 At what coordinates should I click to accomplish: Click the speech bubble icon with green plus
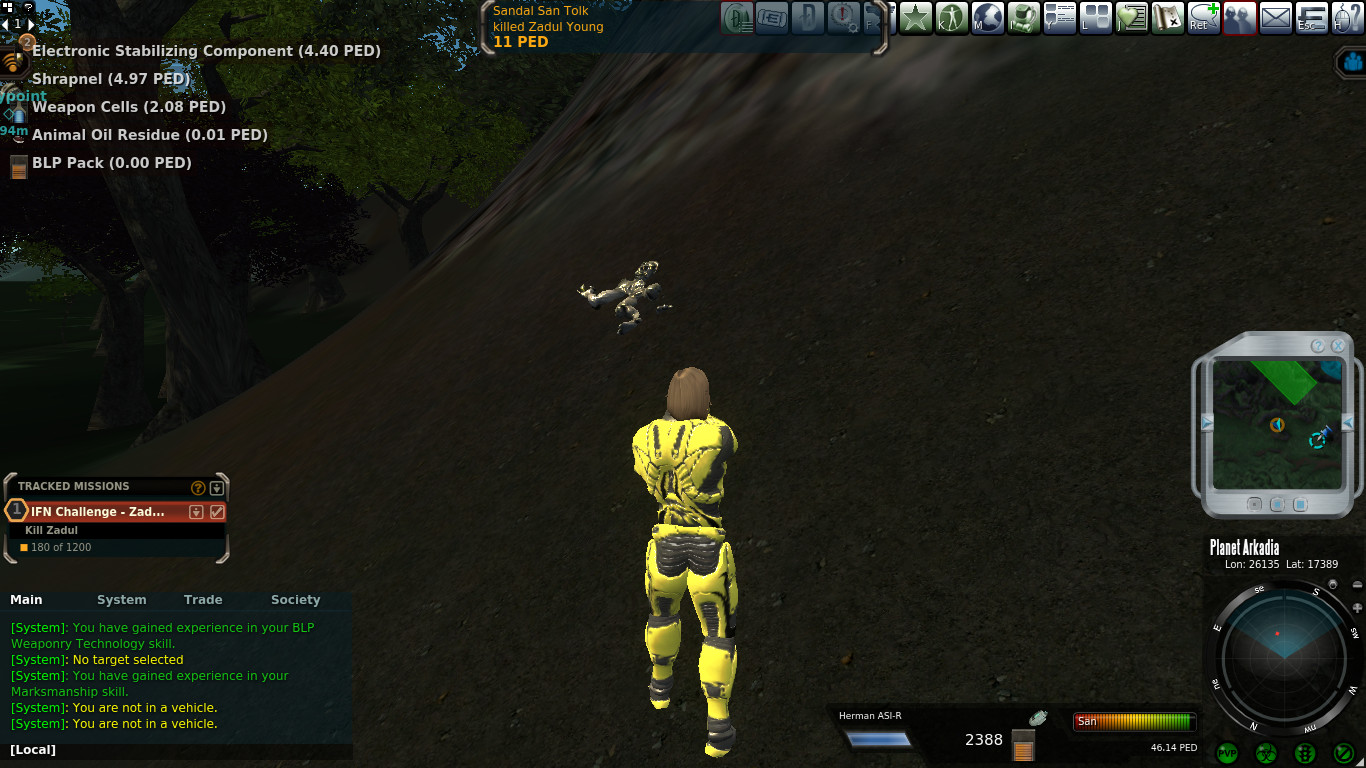[x=1203, y=18]
